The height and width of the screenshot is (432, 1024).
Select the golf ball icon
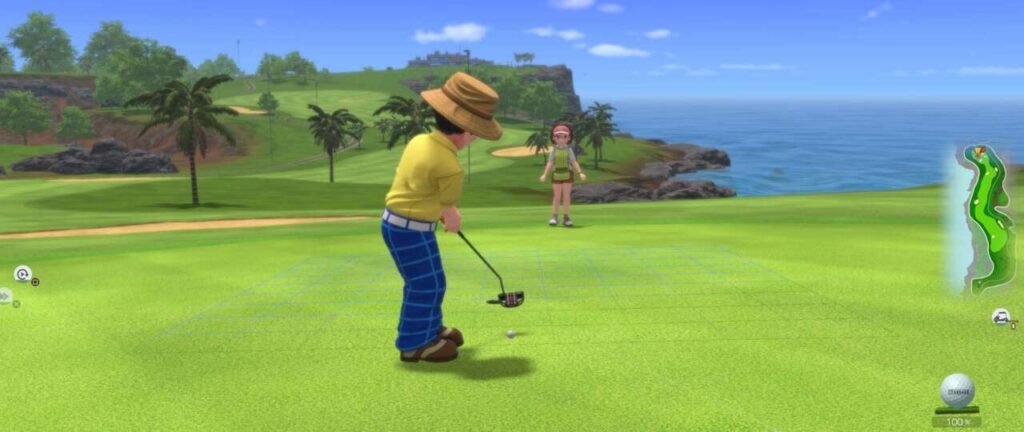pos(957,389)
